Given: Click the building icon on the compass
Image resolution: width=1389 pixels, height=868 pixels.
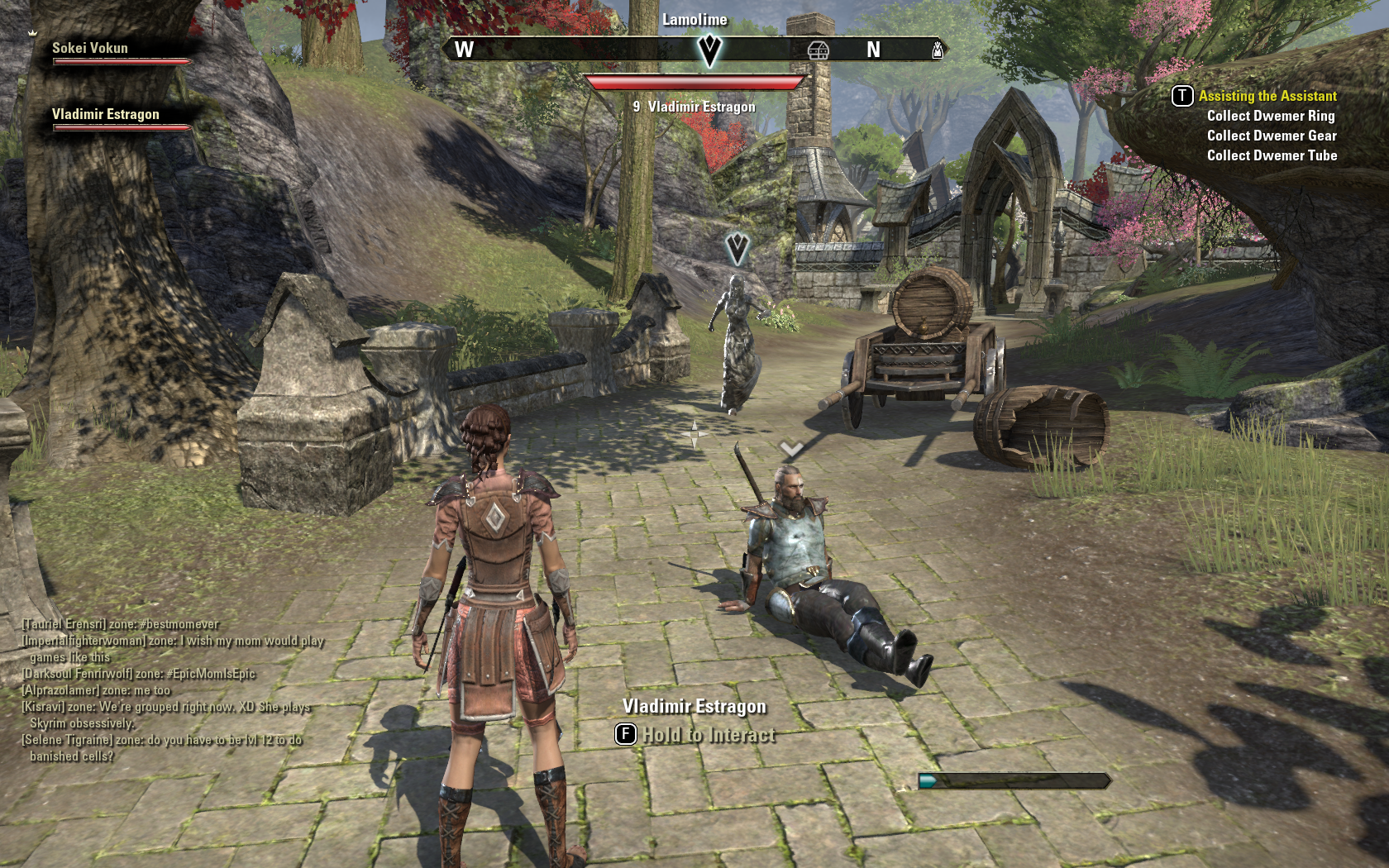Looking at the screenshot, I should click(818, 50).
